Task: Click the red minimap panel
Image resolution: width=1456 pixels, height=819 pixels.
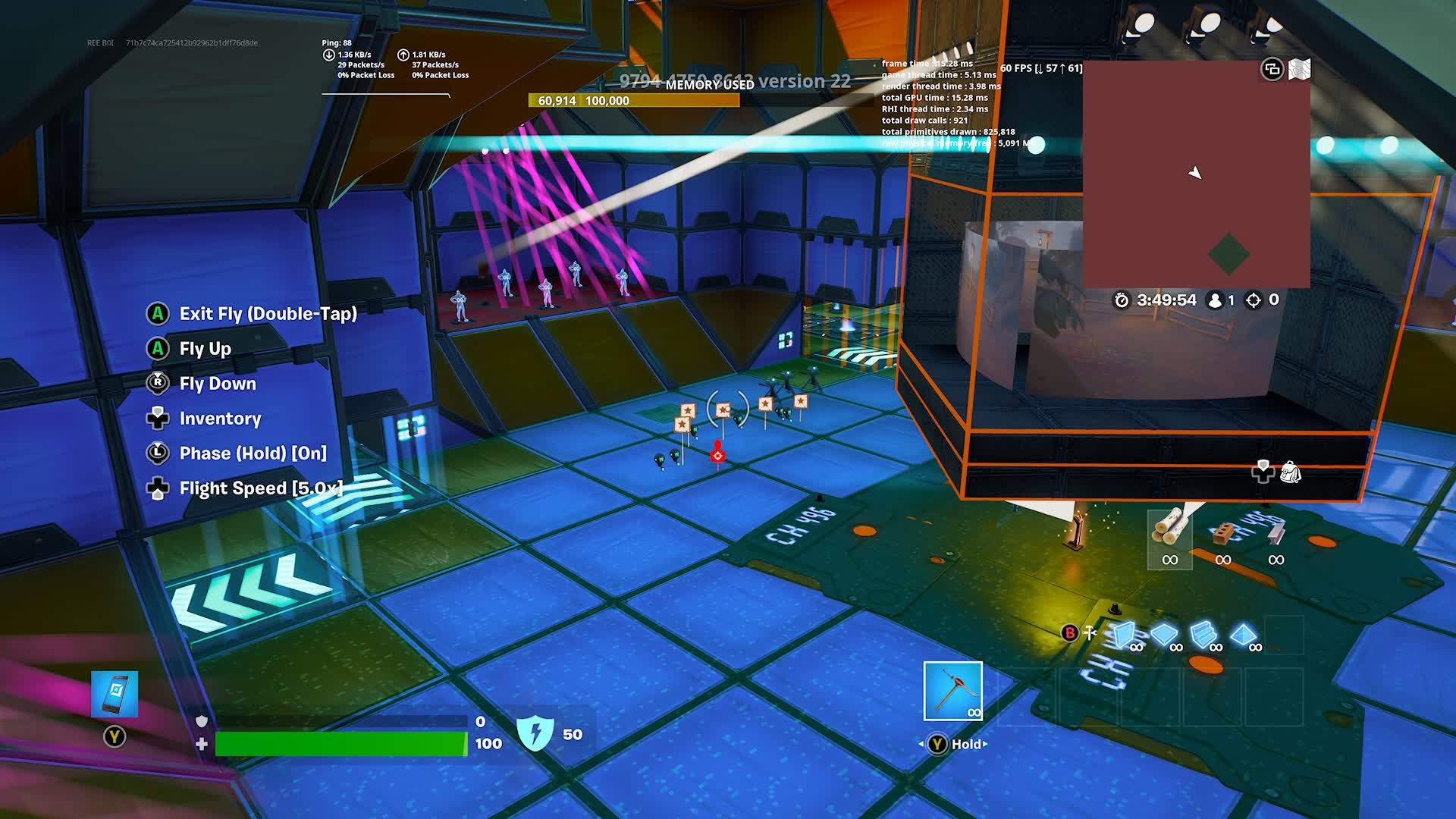Action: 1196,174
